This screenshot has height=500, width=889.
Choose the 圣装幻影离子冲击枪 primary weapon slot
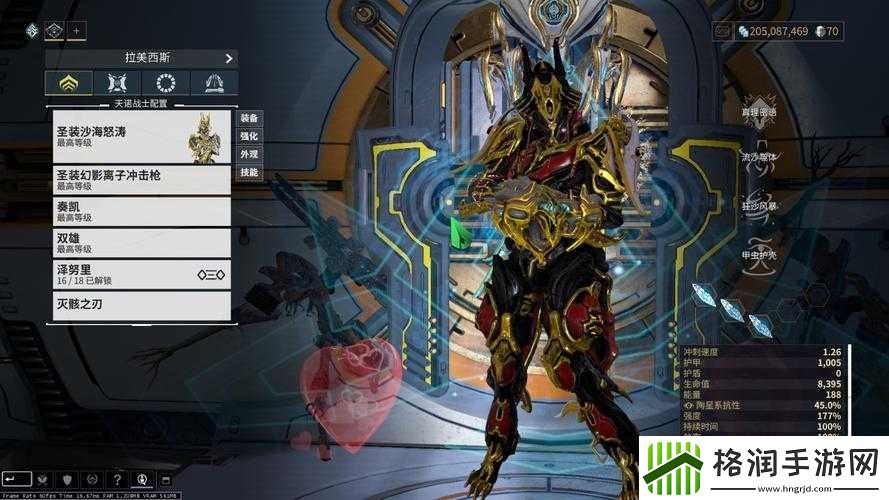coord(142,180)
